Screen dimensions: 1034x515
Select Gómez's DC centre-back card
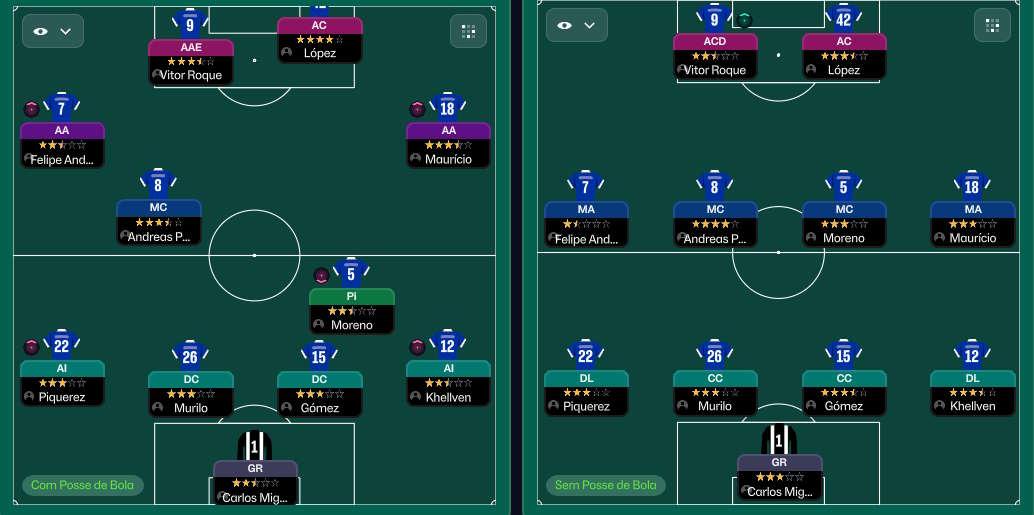(319, 393)
